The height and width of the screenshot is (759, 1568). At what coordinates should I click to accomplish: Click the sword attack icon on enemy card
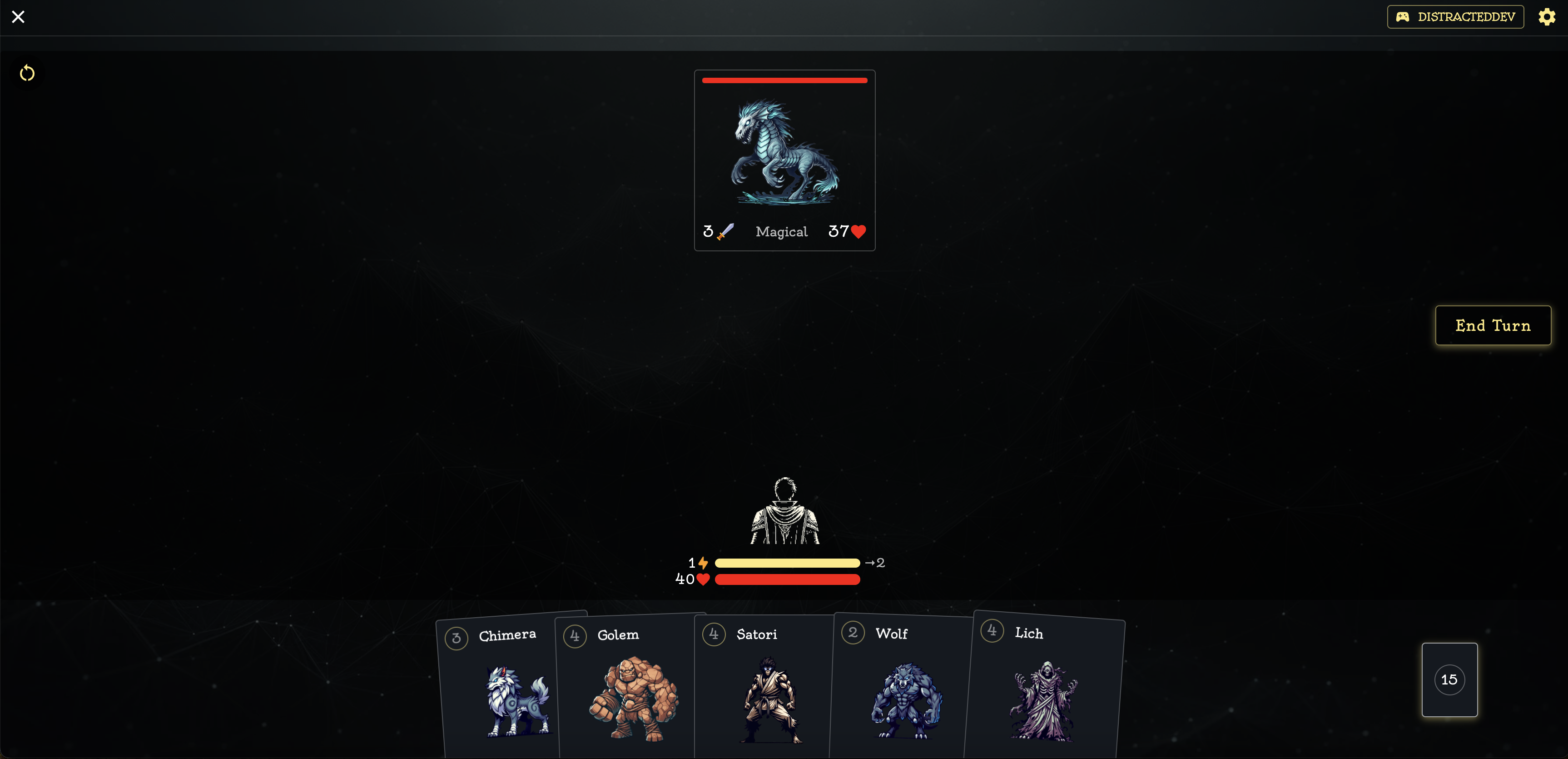724,231
